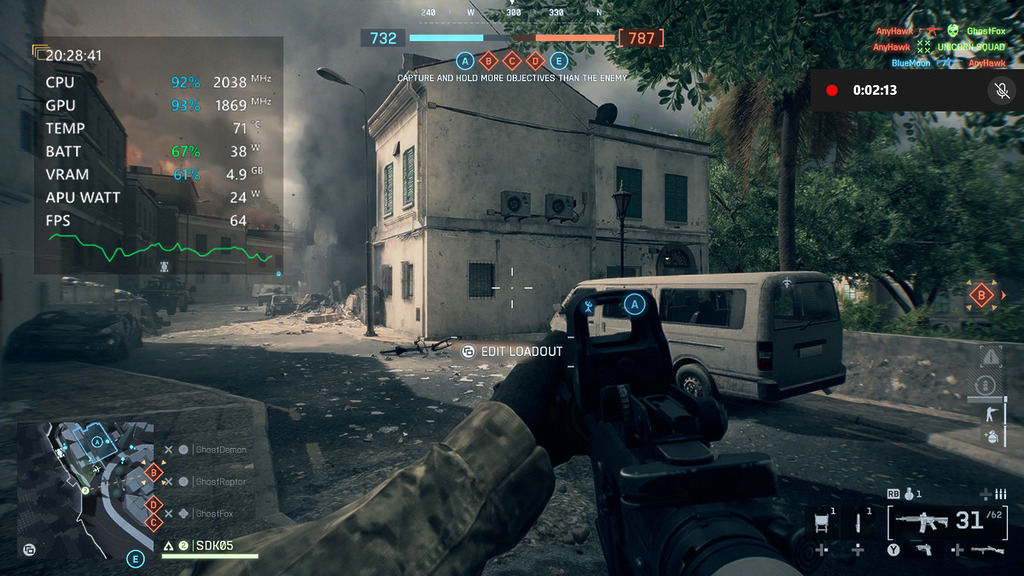The height and width of the screenshot is (576, 1024).
Task: Click the Edit Loadout prompt label
Action: coord(522,351)
